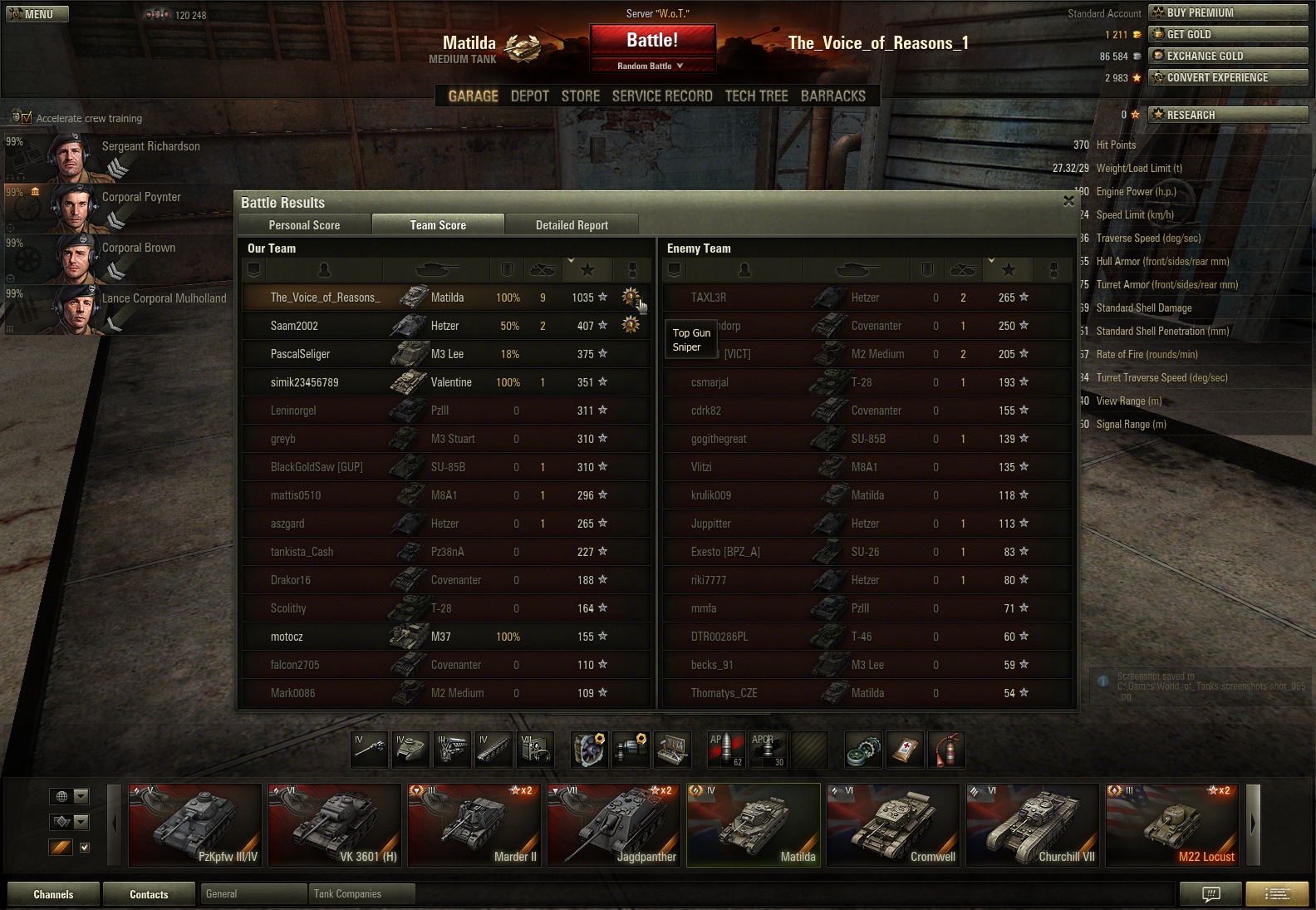Select the M22 Locust tank
Viewport: 1316px width, 910px height.
click(x=1171, y=825)
